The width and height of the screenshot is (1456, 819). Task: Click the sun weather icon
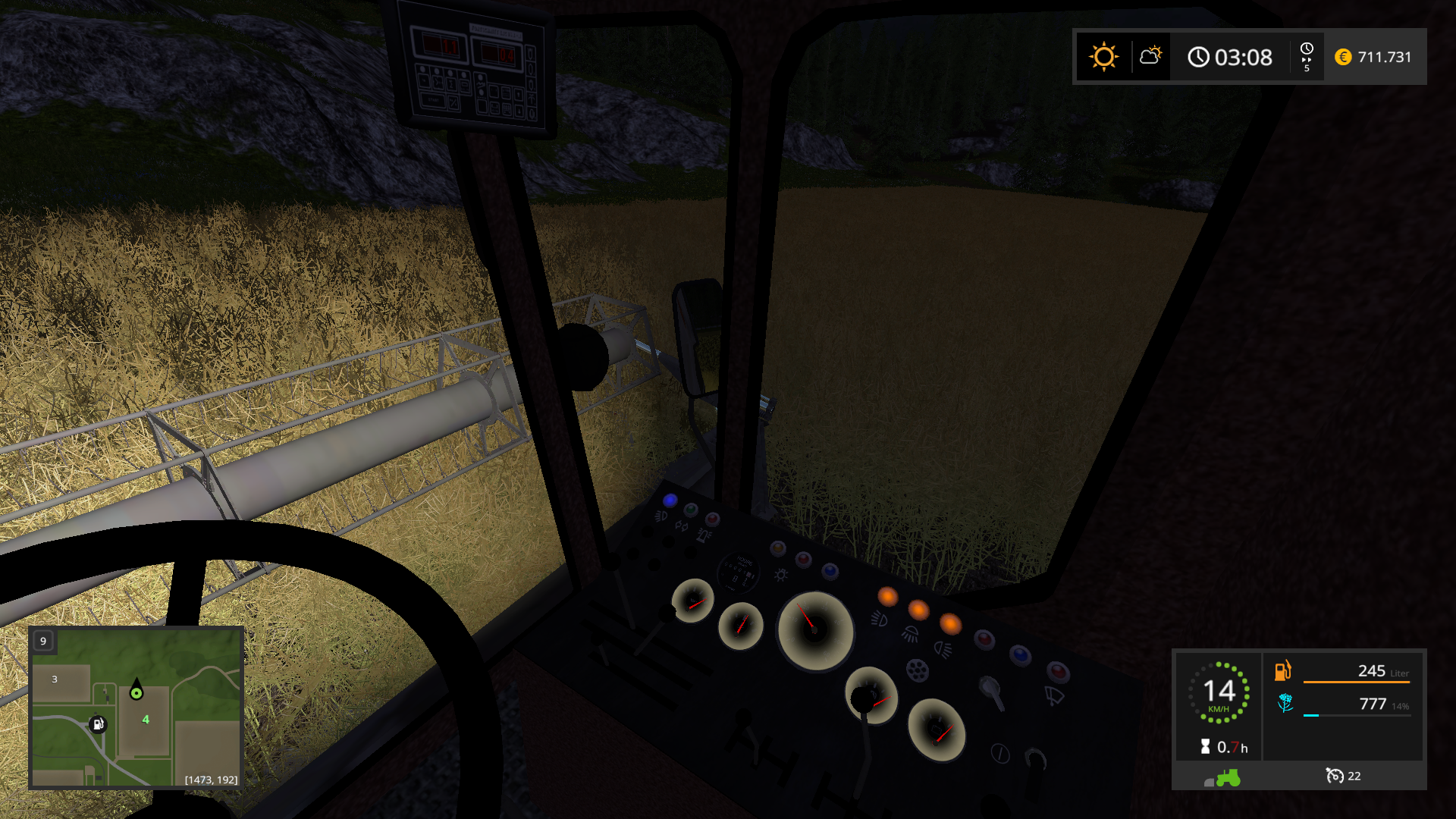click(1103, 57)
